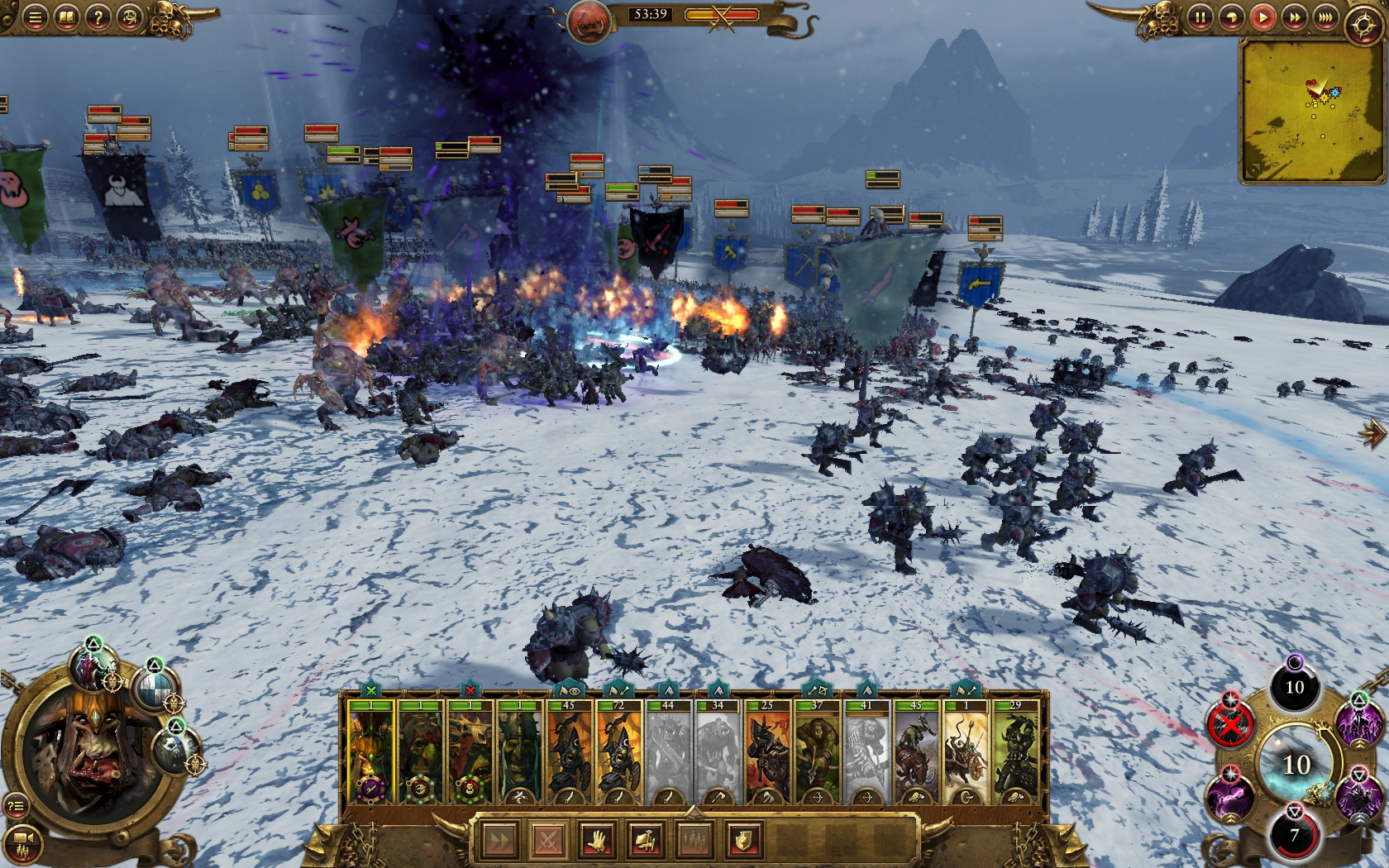Screen dimensions: 1389x868
Task: Click the raised hand halt button
Action: click(x=597, y=842)
